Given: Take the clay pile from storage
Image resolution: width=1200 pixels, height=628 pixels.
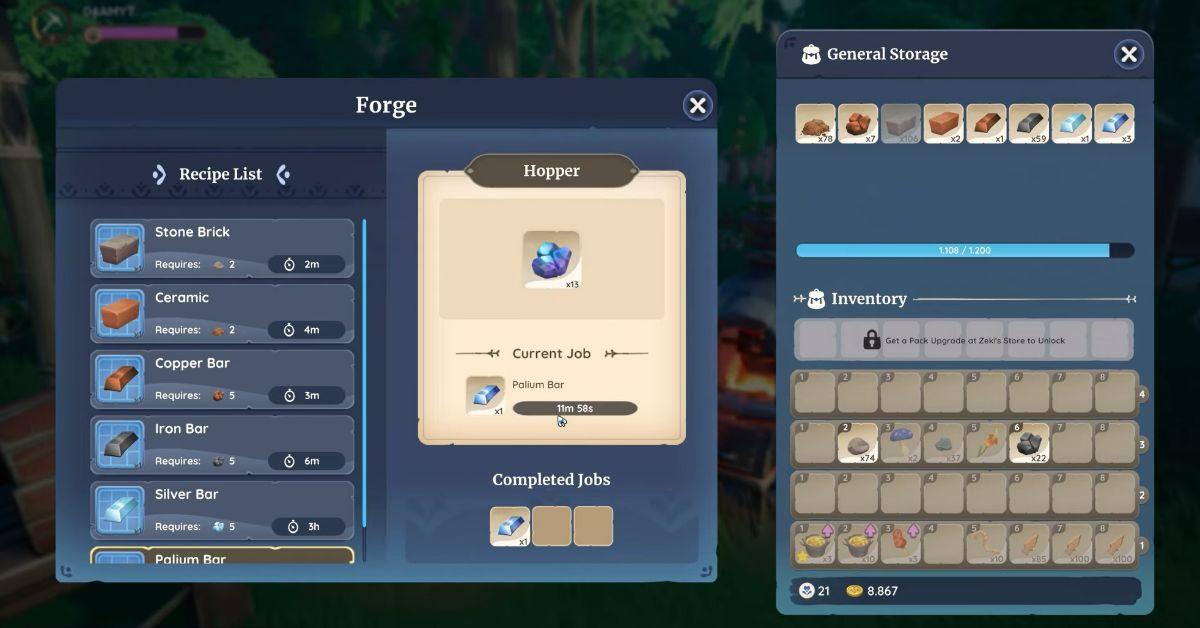Looking at the screenshot, I should coord(815,124).
